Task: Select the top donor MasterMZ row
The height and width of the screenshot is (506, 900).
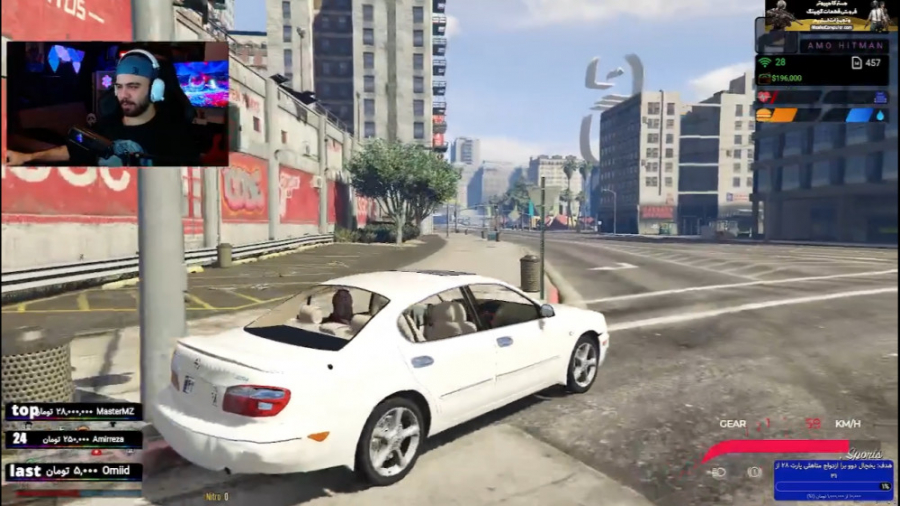Action: click(x=74, y=412)
